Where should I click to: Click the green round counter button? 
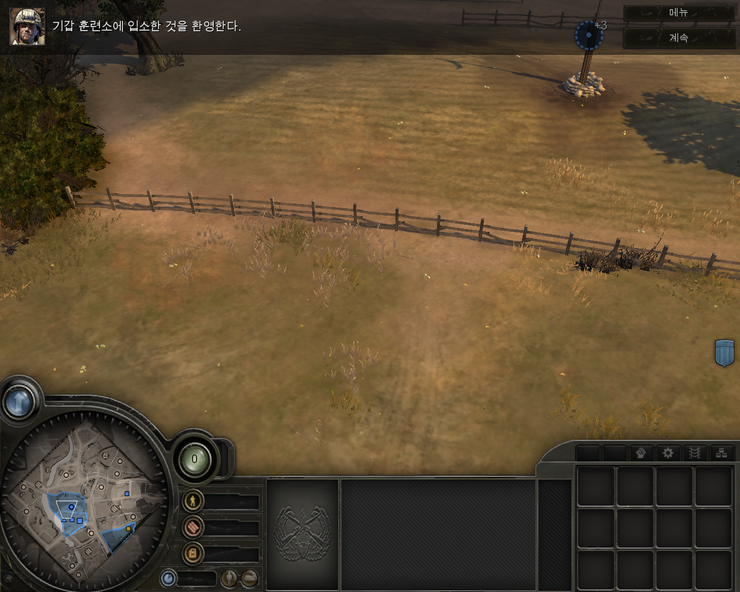[x=192, y=459]
